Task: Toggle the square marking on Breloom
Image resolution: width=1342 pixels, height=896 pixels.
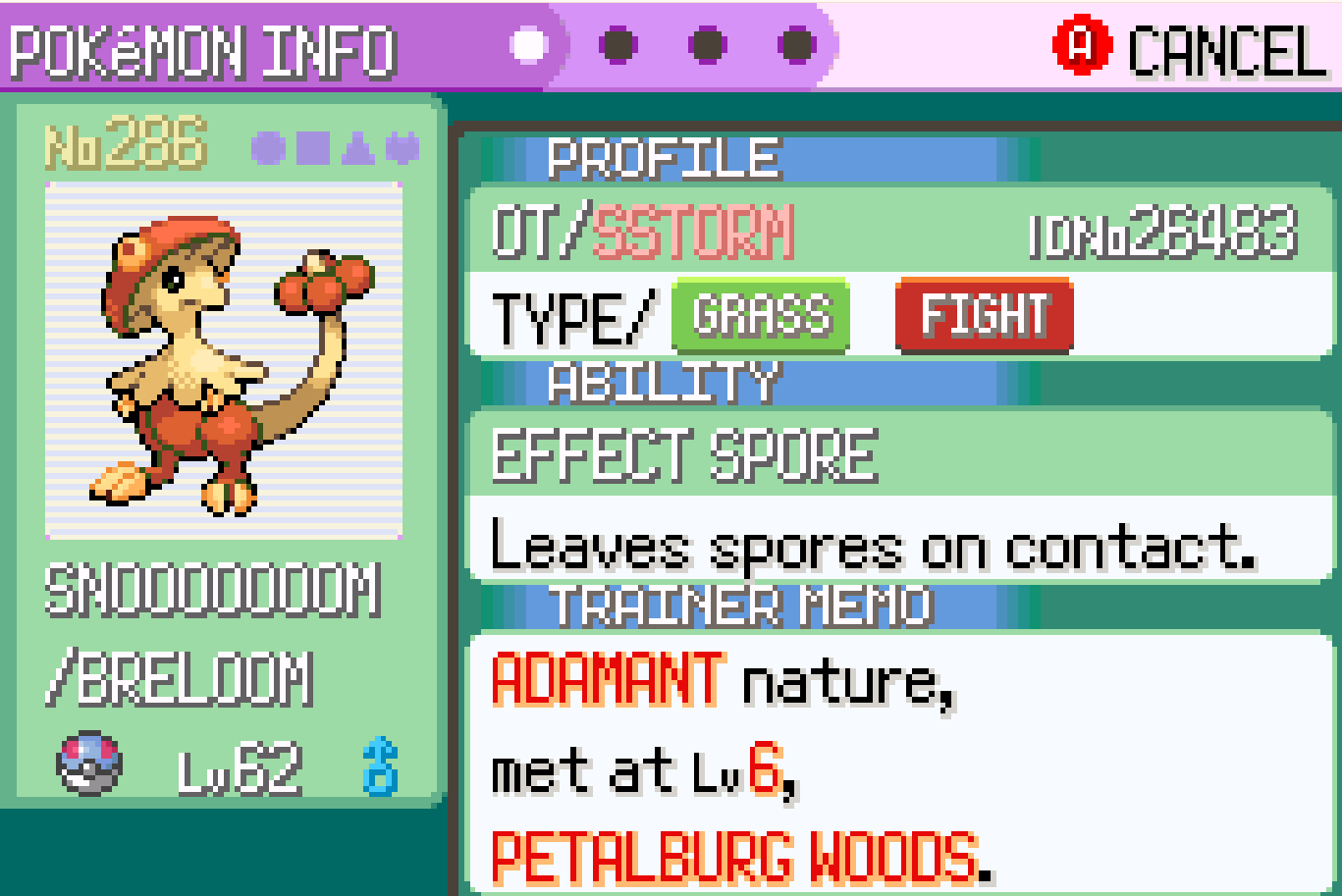Action: coord(314,148)
